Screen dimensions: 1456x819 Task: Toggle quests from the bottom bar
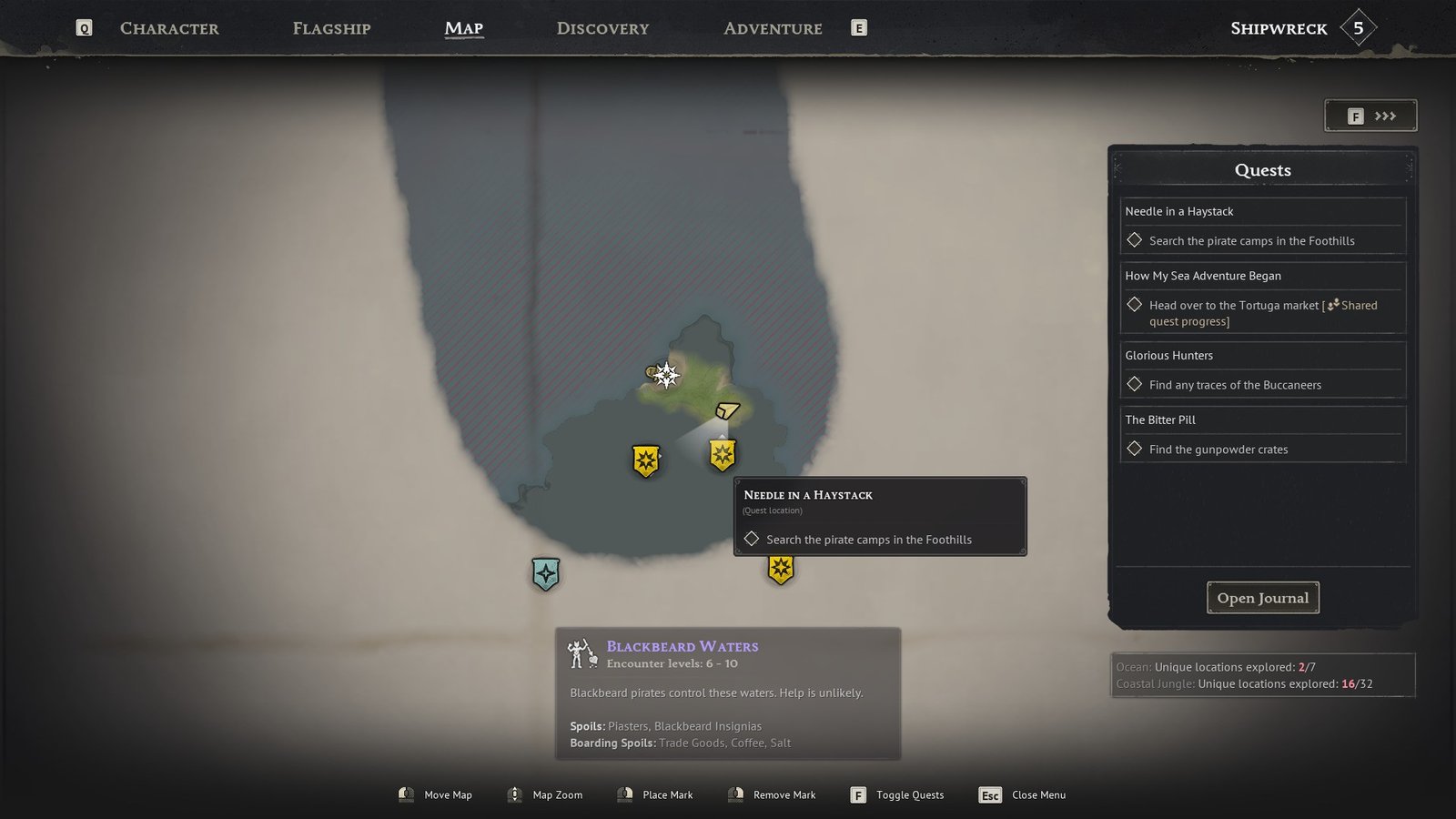pos(897,795)
